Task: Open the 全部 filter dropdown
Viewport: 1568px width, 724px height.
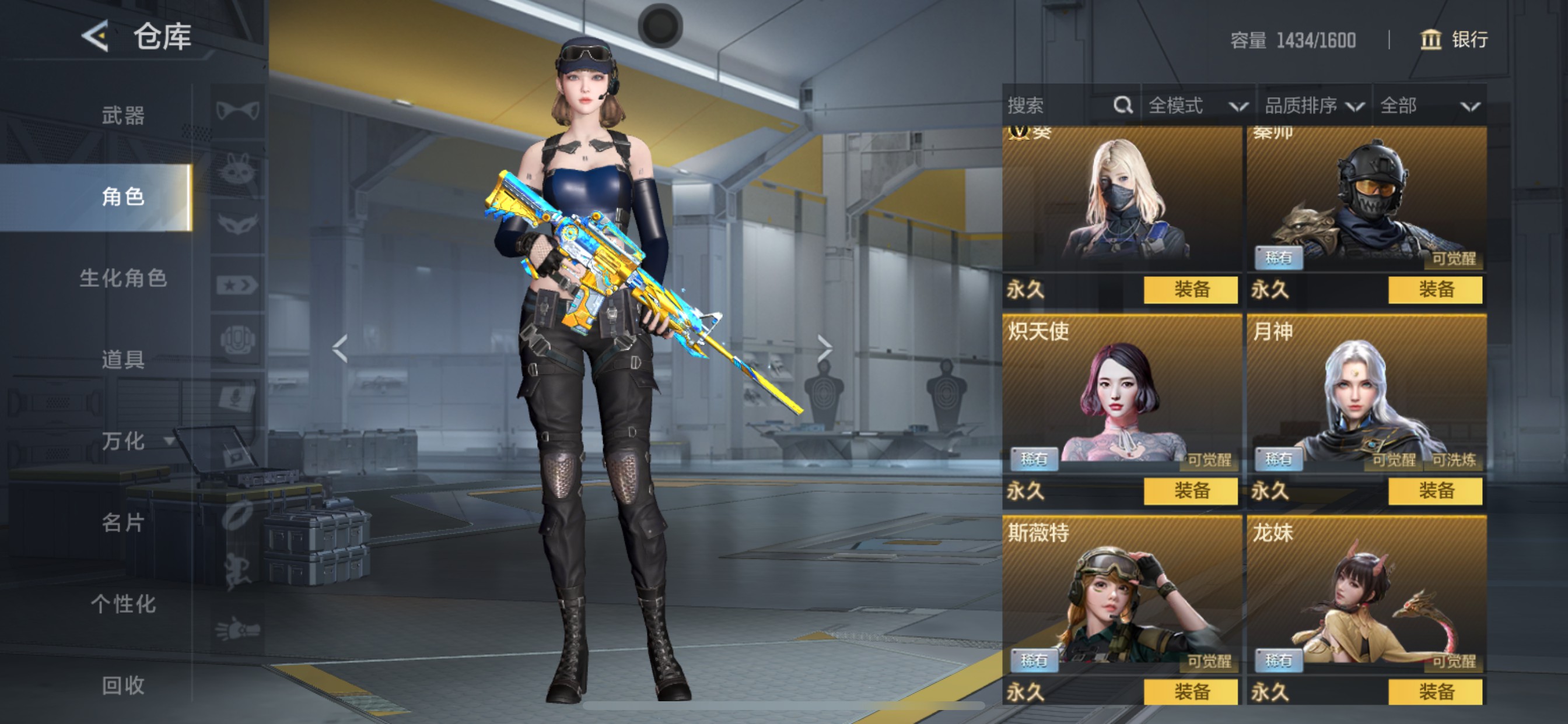Action: pyautogui.click(x=1428, y=106)
